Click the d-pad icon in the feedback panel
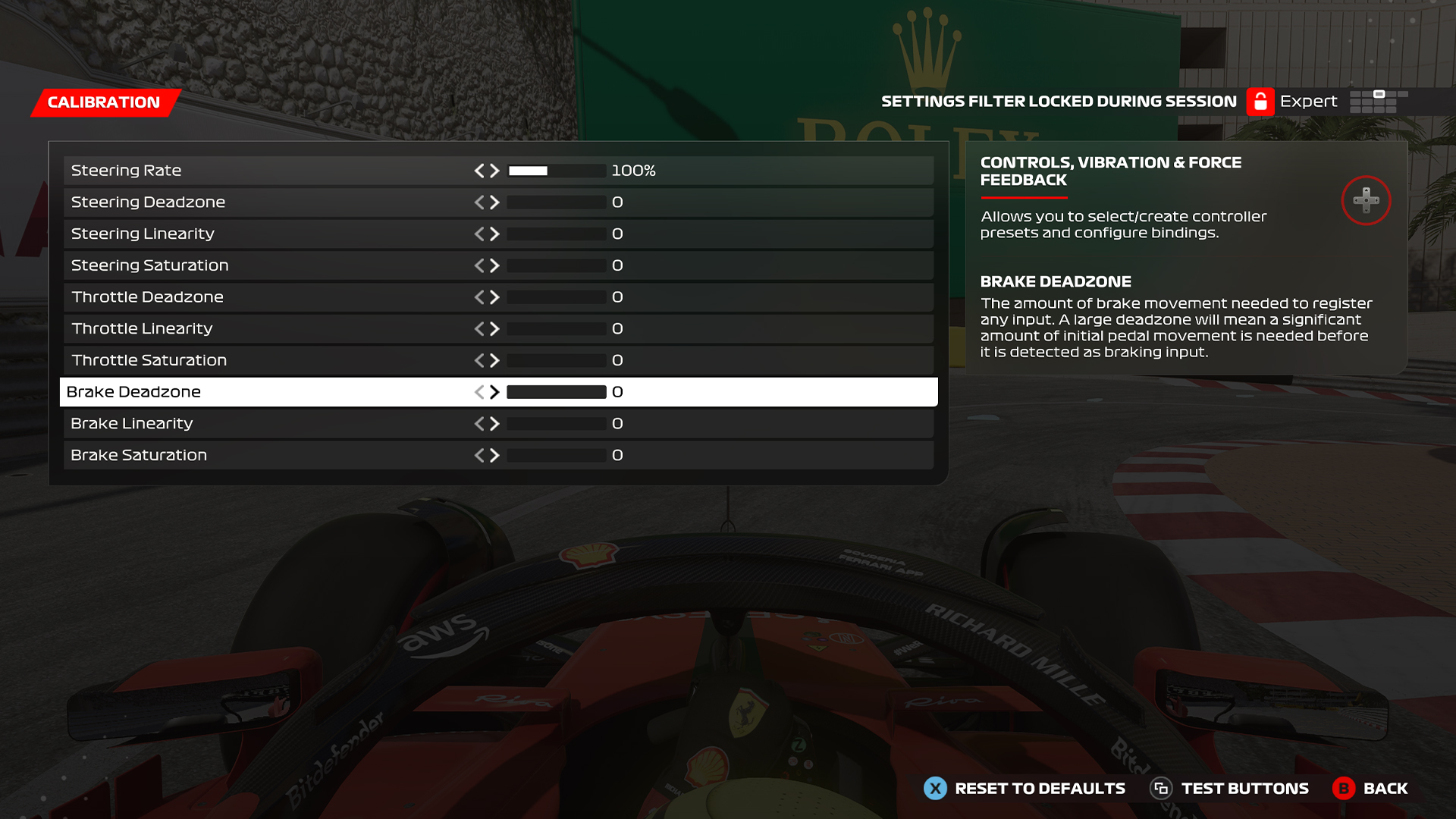The image size is (1456, 819). click(x=1366, y=200)
